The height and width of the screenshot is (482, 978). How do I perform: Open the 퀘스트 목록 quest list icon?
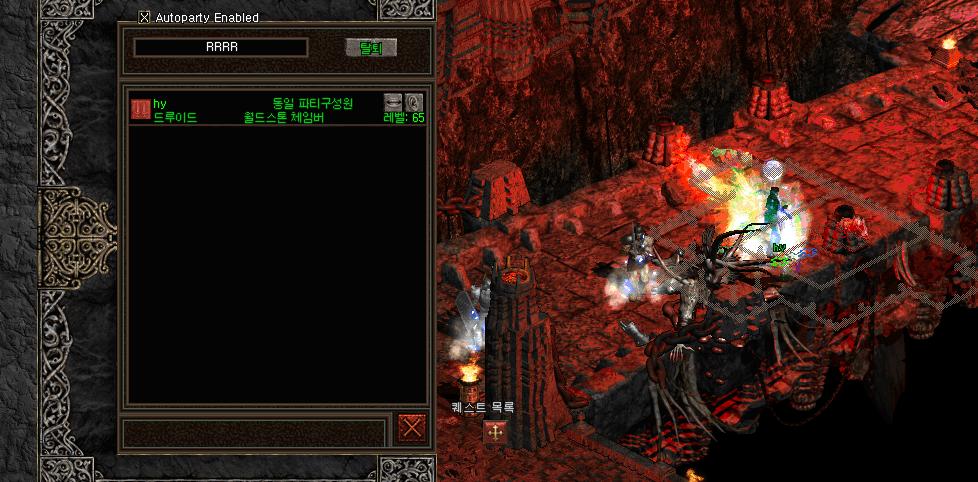point(495,433)
